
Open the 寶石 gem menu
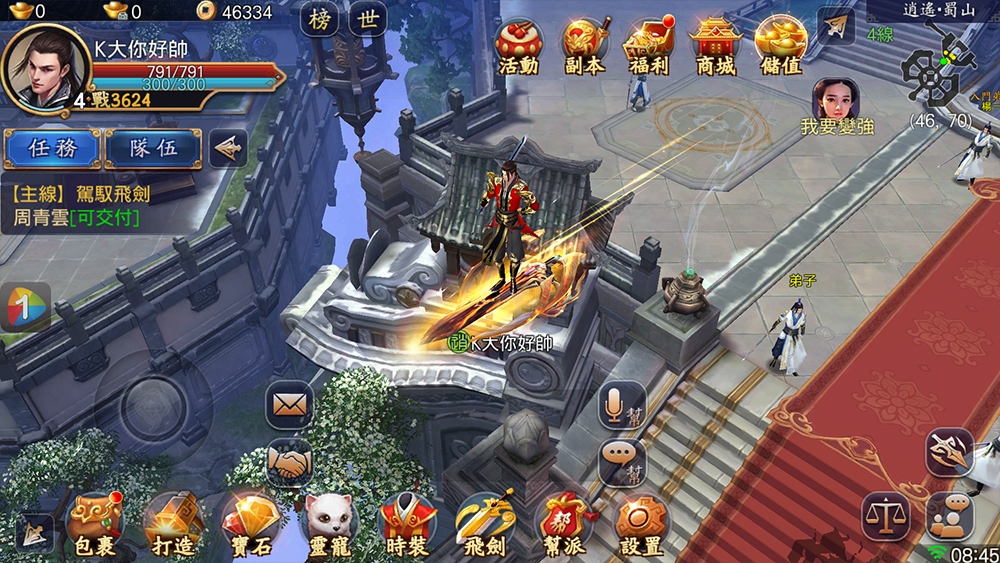click(x=252, y=522)
